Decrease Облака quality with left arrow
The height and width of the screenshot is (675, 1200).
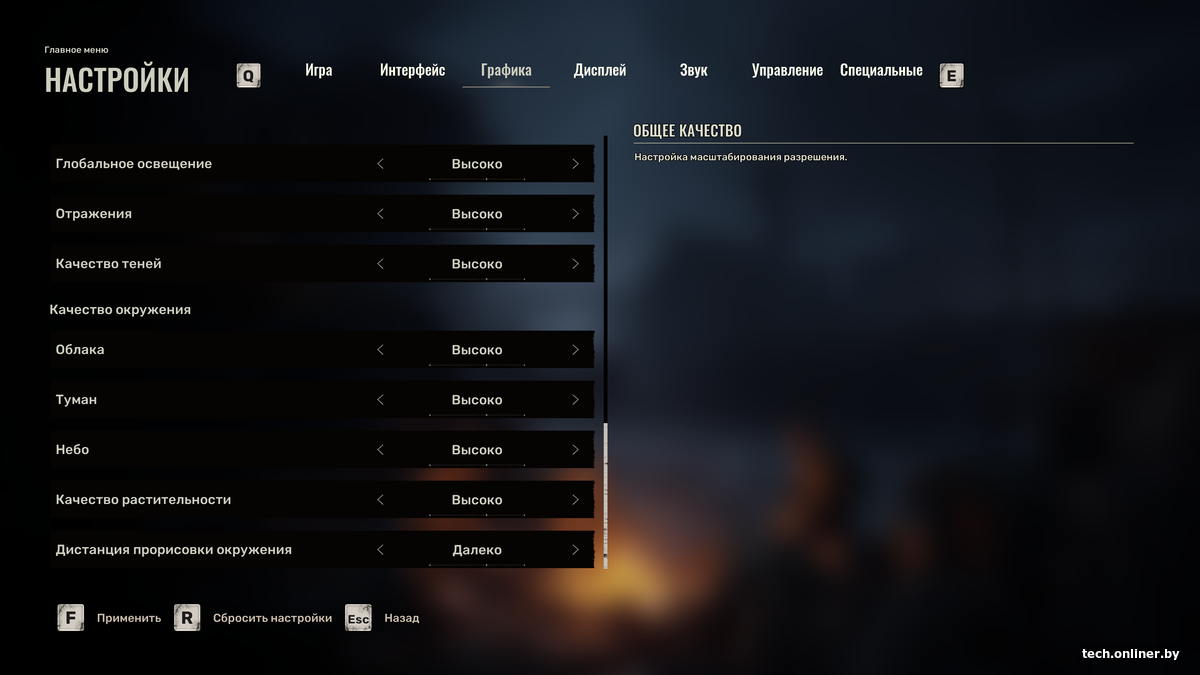tap(380, 350)
